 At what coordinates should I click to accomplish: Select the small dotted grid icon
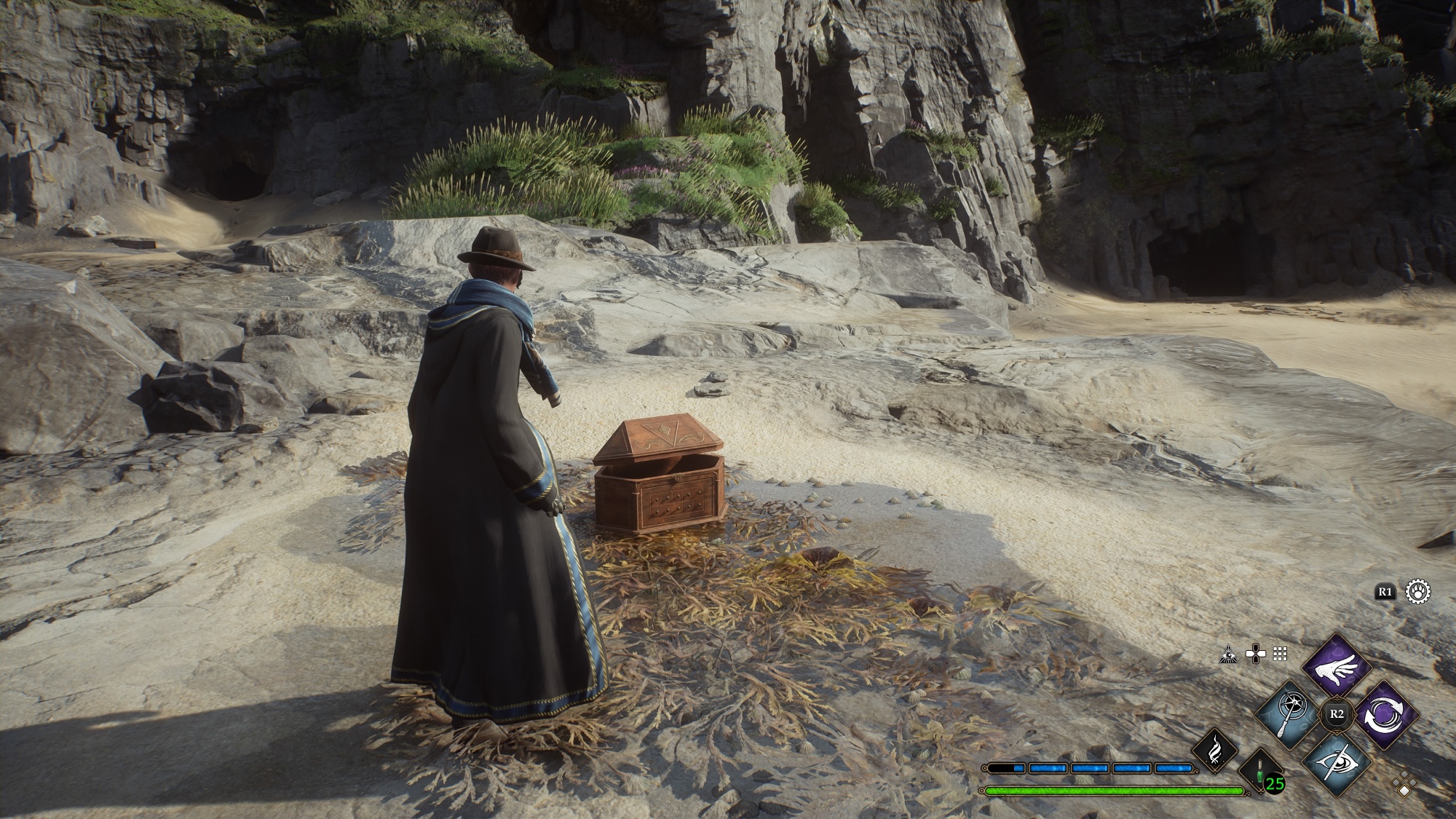[x=1280, y=654]
